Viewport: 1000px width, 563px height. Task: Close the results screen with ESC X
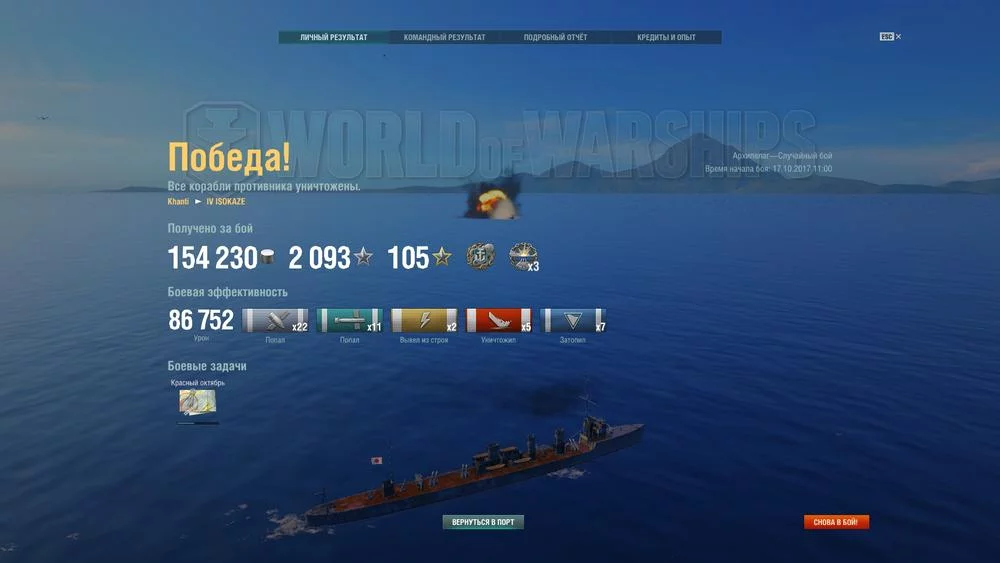click(891, 37)
